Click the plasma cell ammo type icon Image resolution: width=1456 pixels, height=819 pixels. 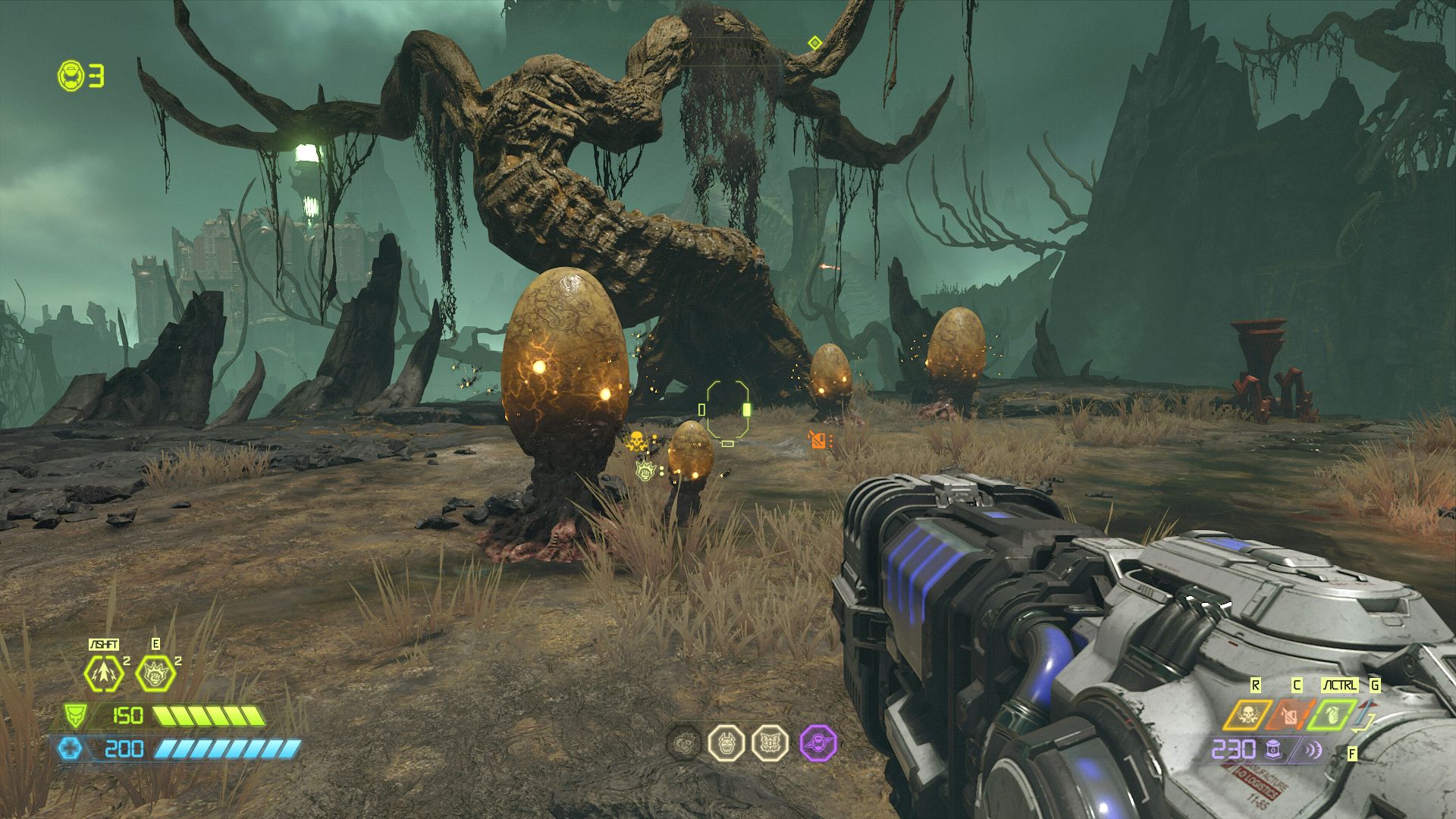tap(1273, 750)
